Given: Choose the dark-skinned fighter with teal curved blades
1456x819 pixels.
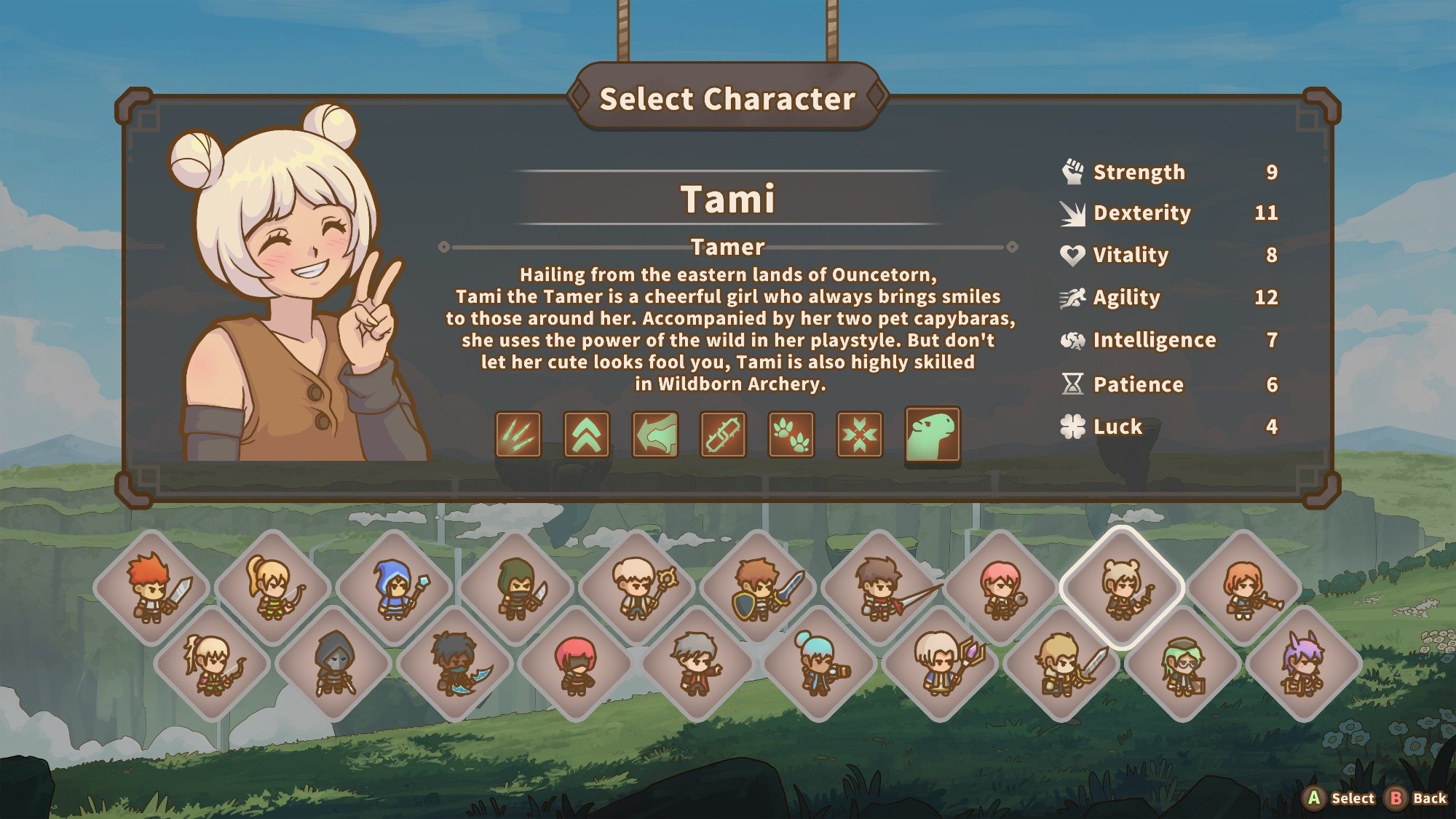Looking at the screenshot, I should coord(455,664).
